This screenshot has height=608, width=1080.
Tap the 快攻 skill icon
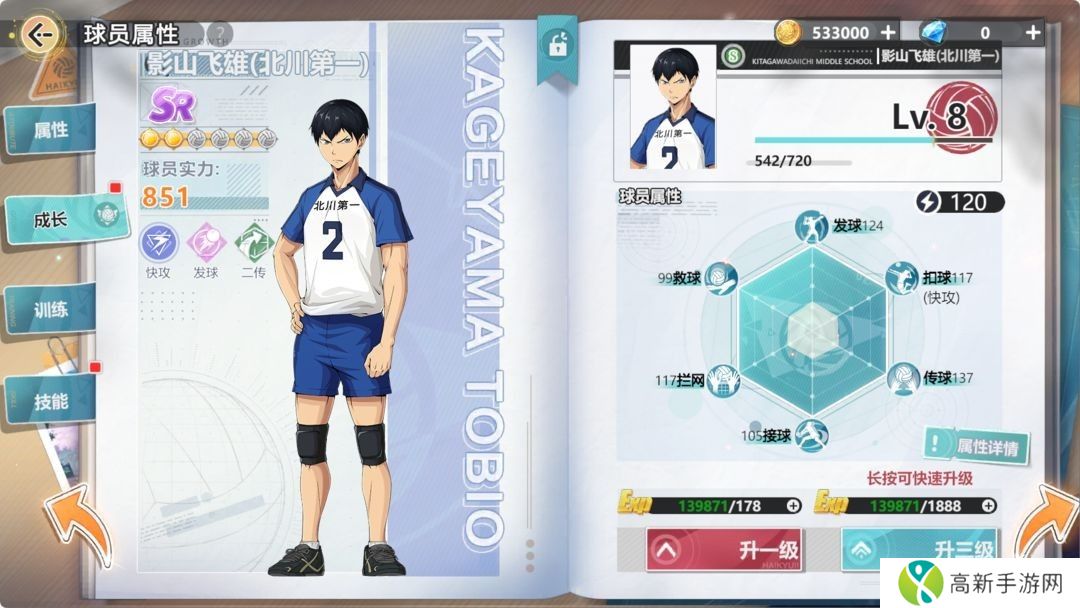(158, 242)
